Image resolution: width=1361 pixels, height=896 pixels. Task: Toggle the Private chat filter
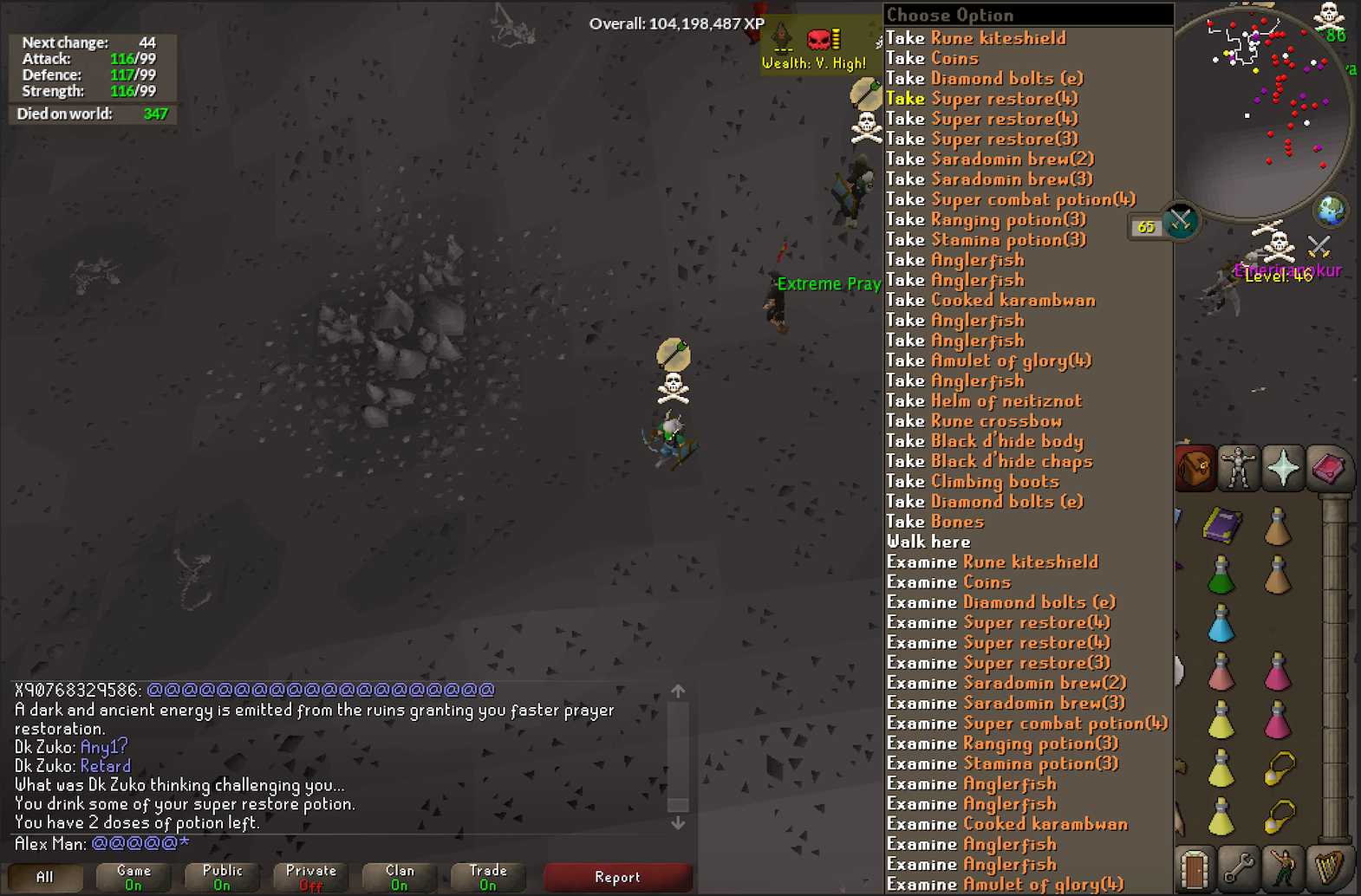coord(310,877)
